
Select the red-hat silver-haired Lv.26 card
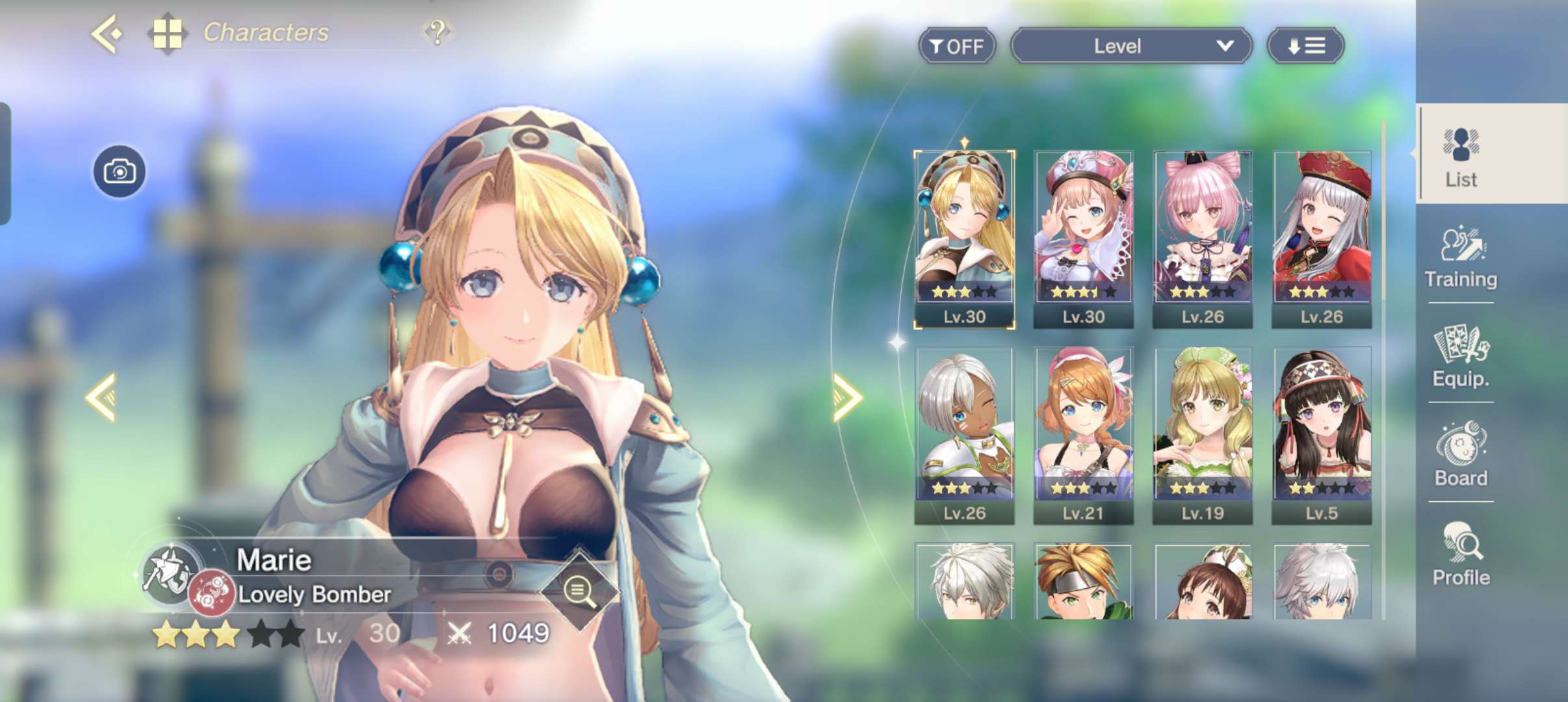pyautogui.click(x=1322, y=239)
